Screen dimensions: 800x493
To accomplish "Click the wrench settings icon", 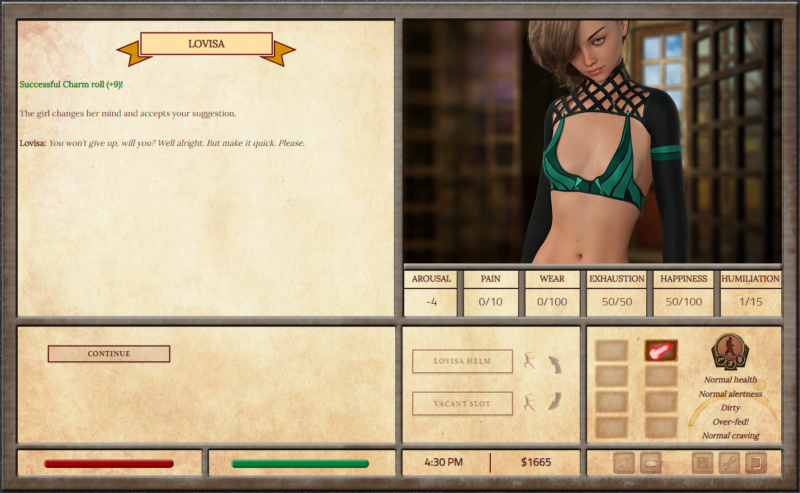I will [x=729, y=463].
